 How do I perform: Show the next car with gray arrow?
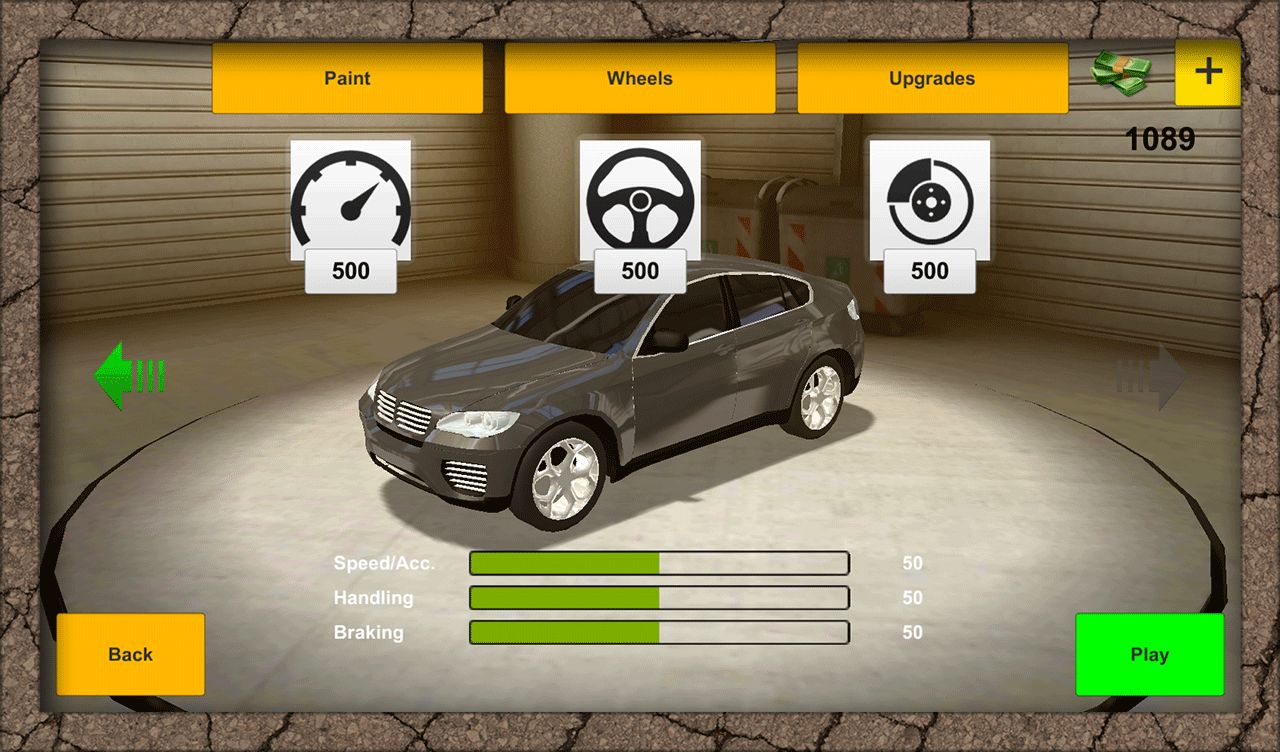click(x=1152, y=377)
